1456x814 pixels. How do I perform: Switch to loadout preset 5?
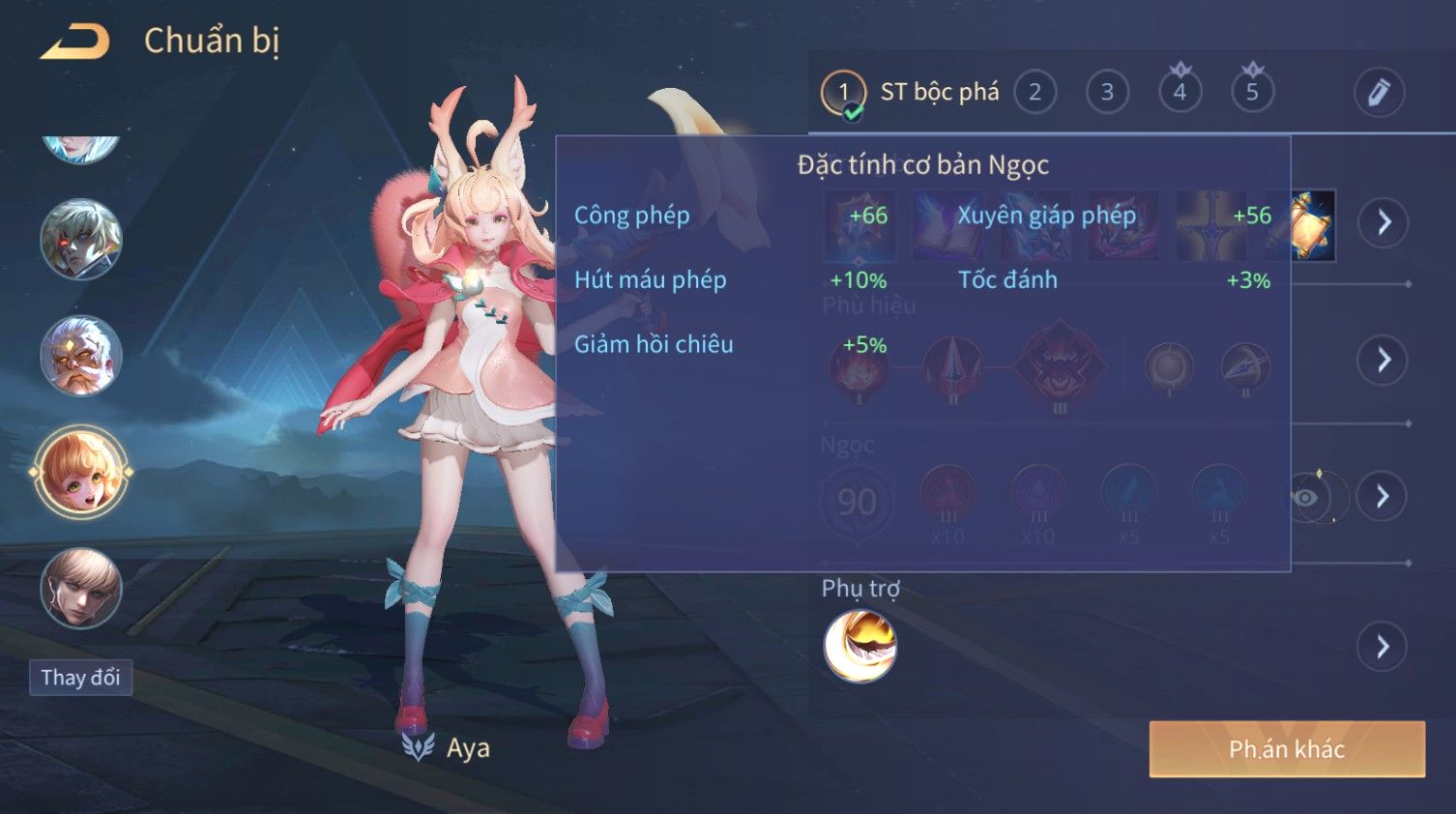tap(1252, 93)
